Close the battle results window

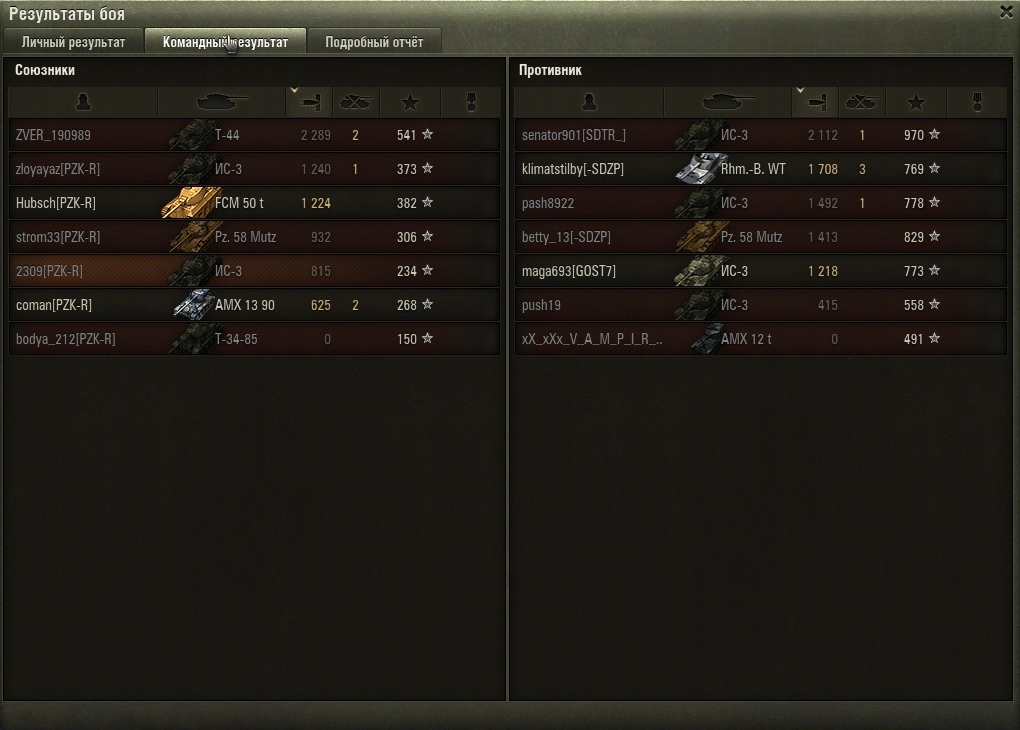[x=1005, y=12]
